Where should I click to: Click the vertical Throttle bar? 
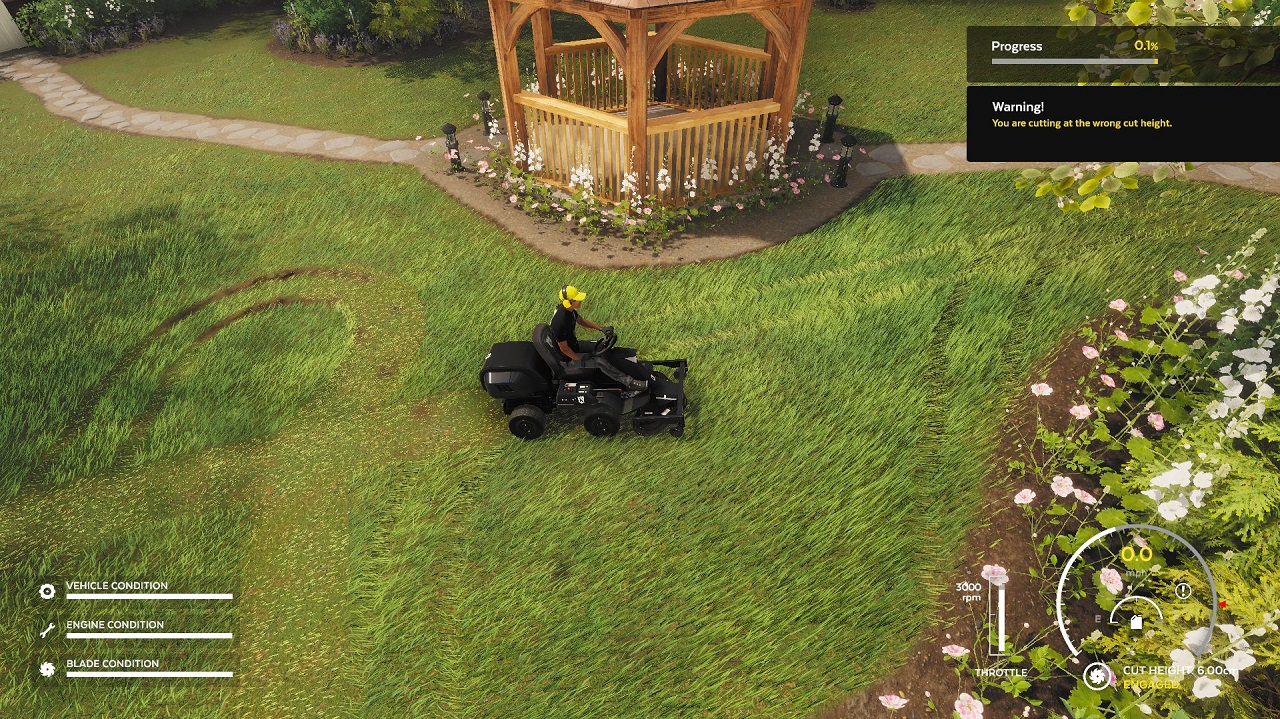pyautogui.click(x=999, y=616)
